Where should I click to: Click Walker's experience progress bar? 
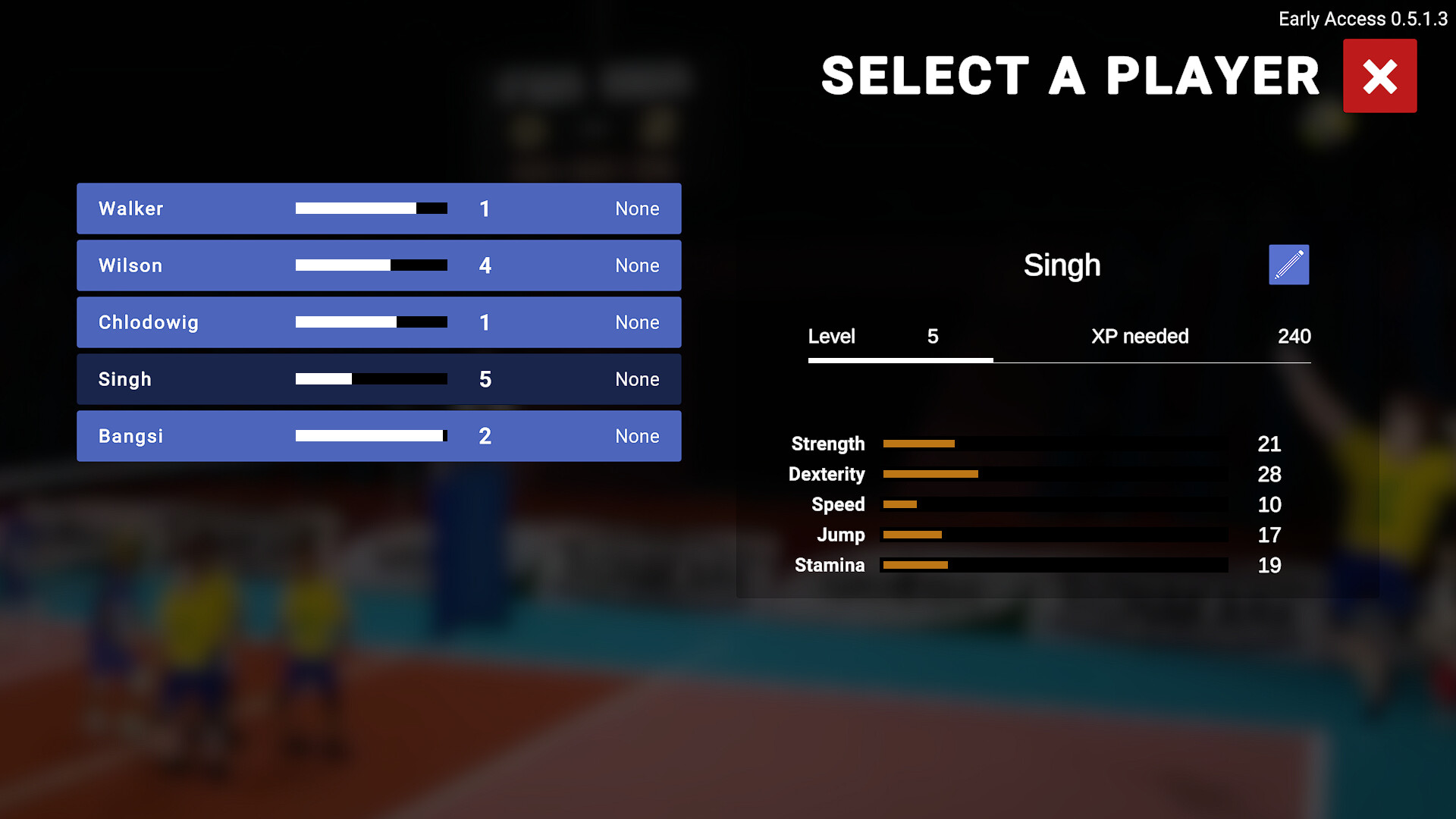click(371, 209)
